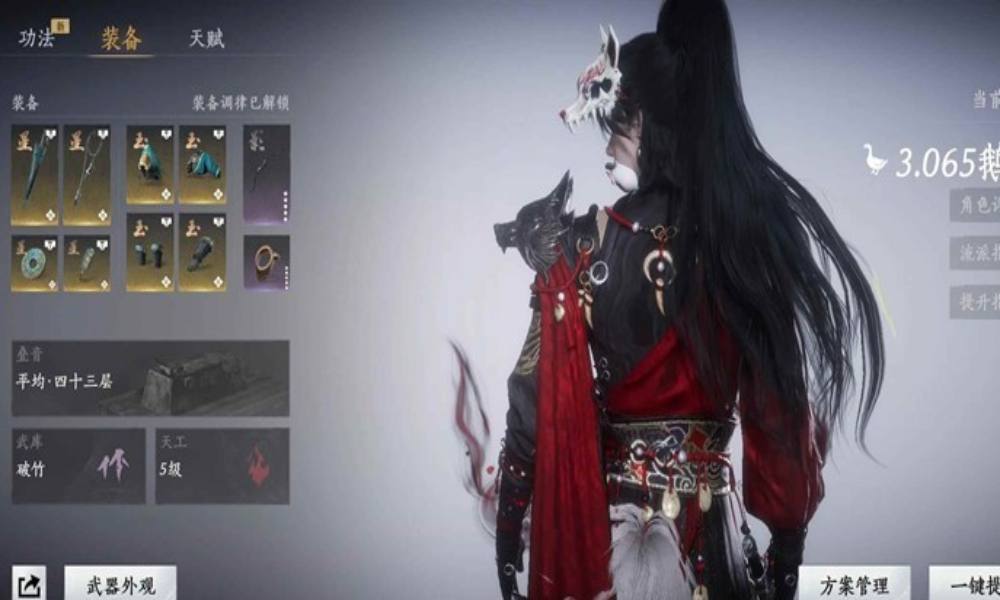Open the 金音 average level panel

click(x=150, y=378)
